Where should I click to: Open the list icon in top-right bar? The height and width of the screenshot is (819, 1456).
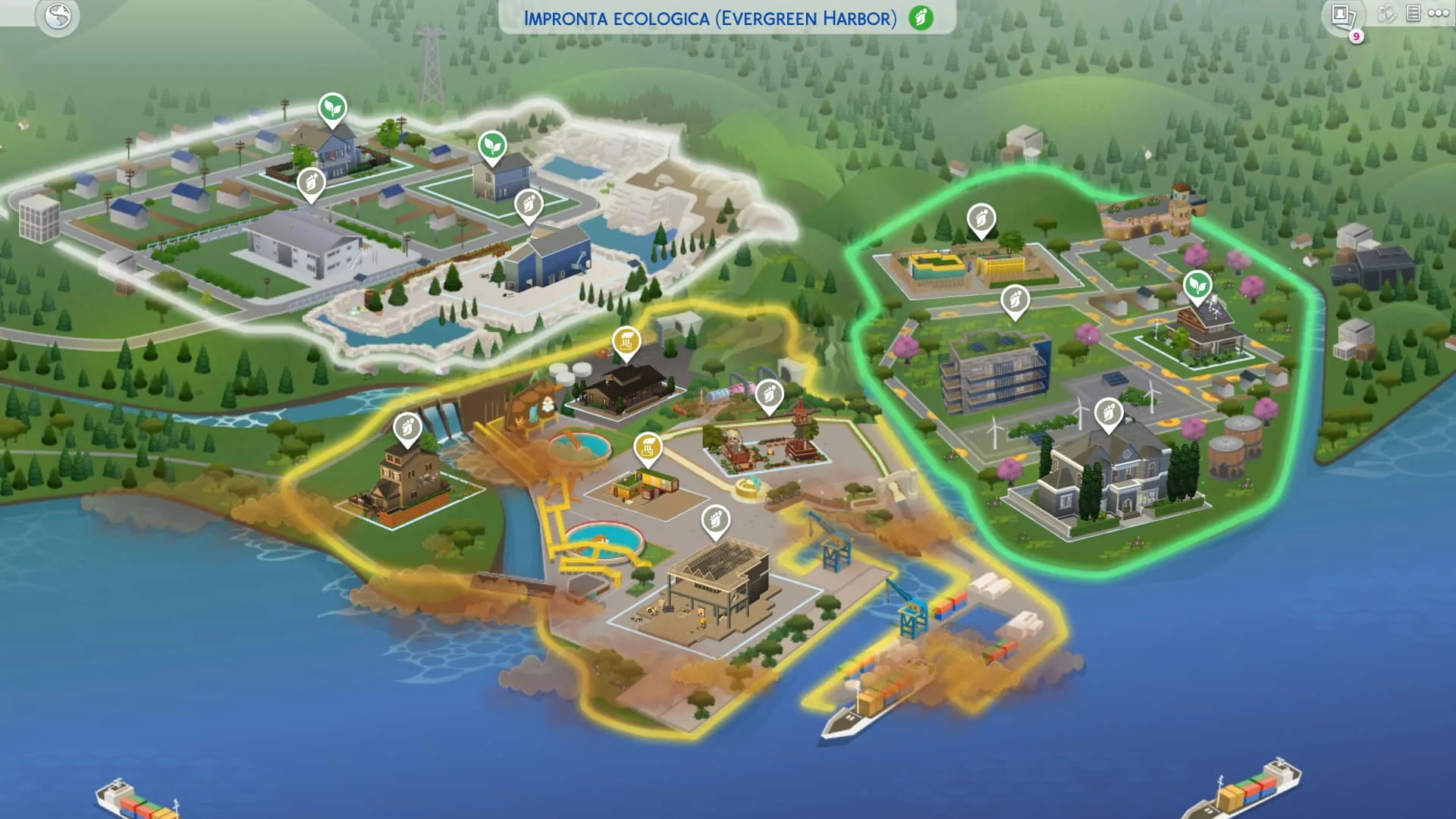tap(1413, 14)
